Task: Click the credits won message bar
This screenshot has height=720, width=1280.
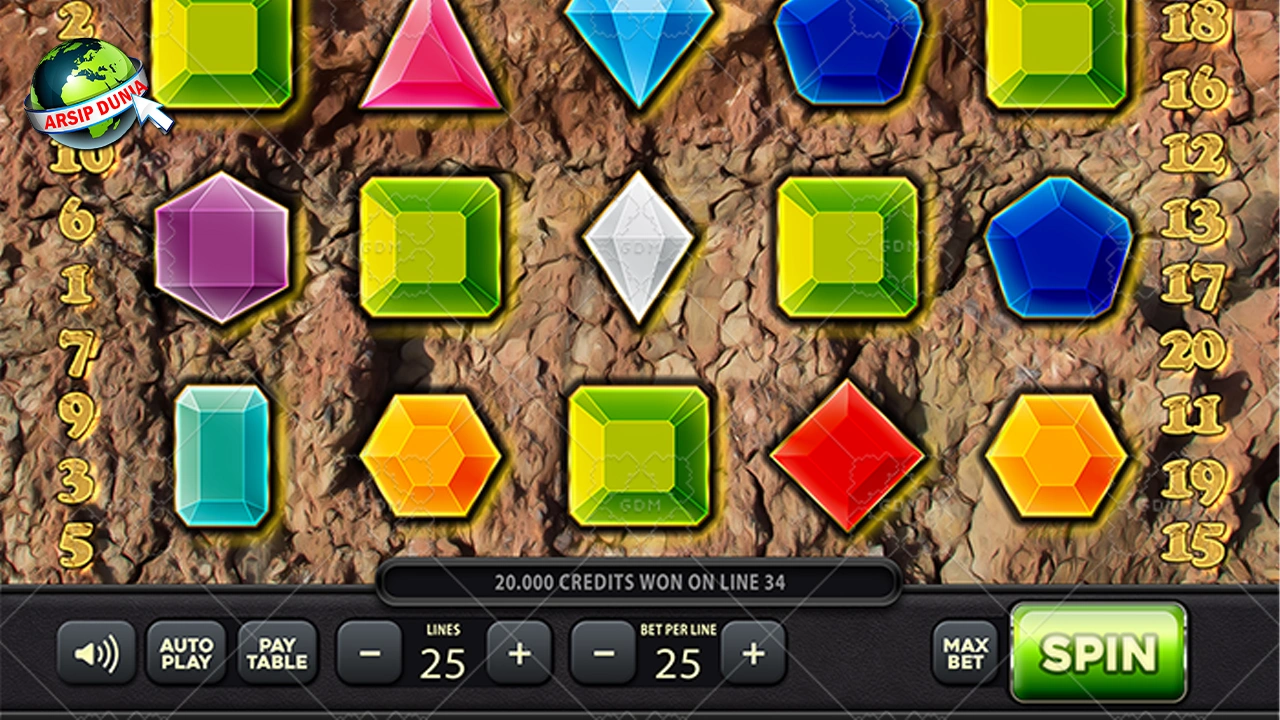Action: point(640,581)
